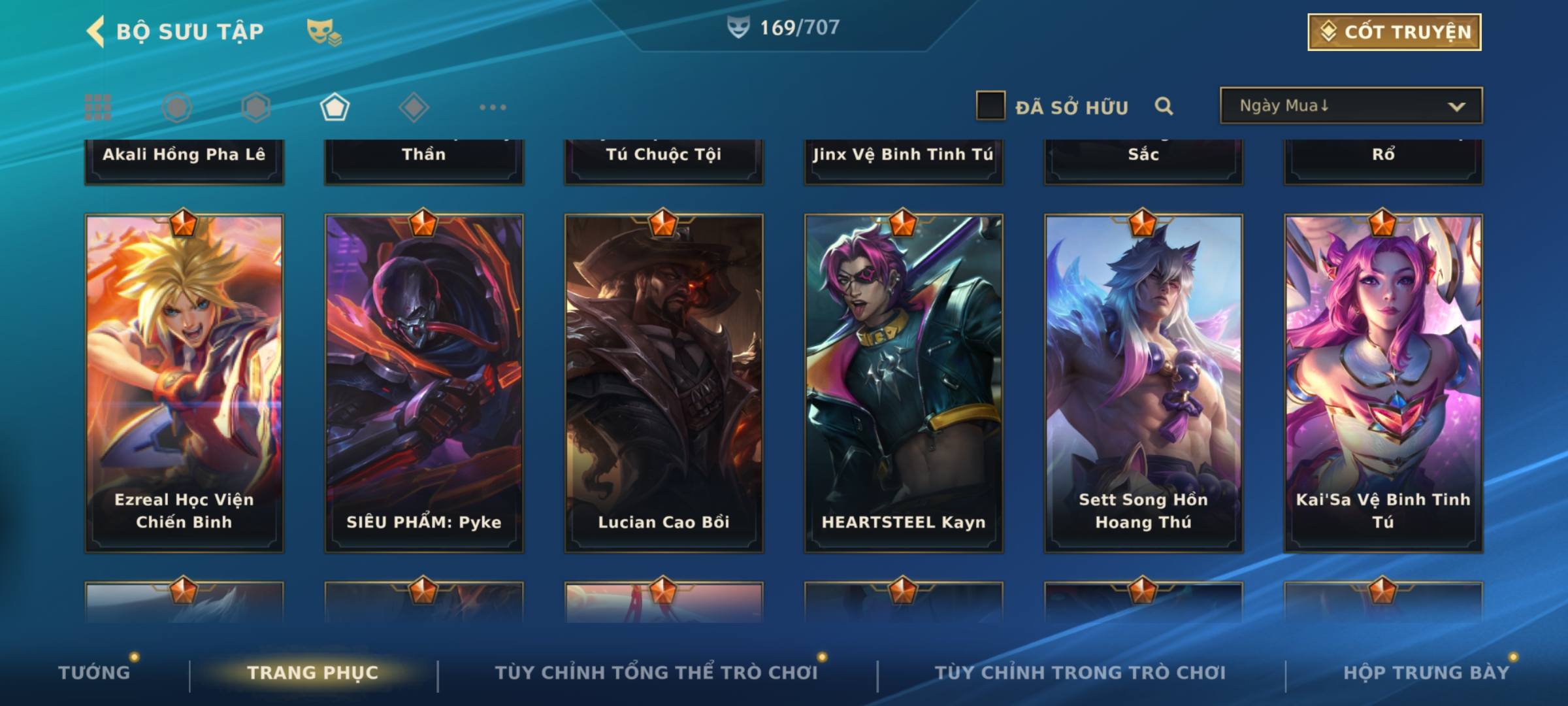Open the HEARTSTEEL Kayn skin
Screen dimensions: 1568x706
pyautogui.click(x=904, y=383)
